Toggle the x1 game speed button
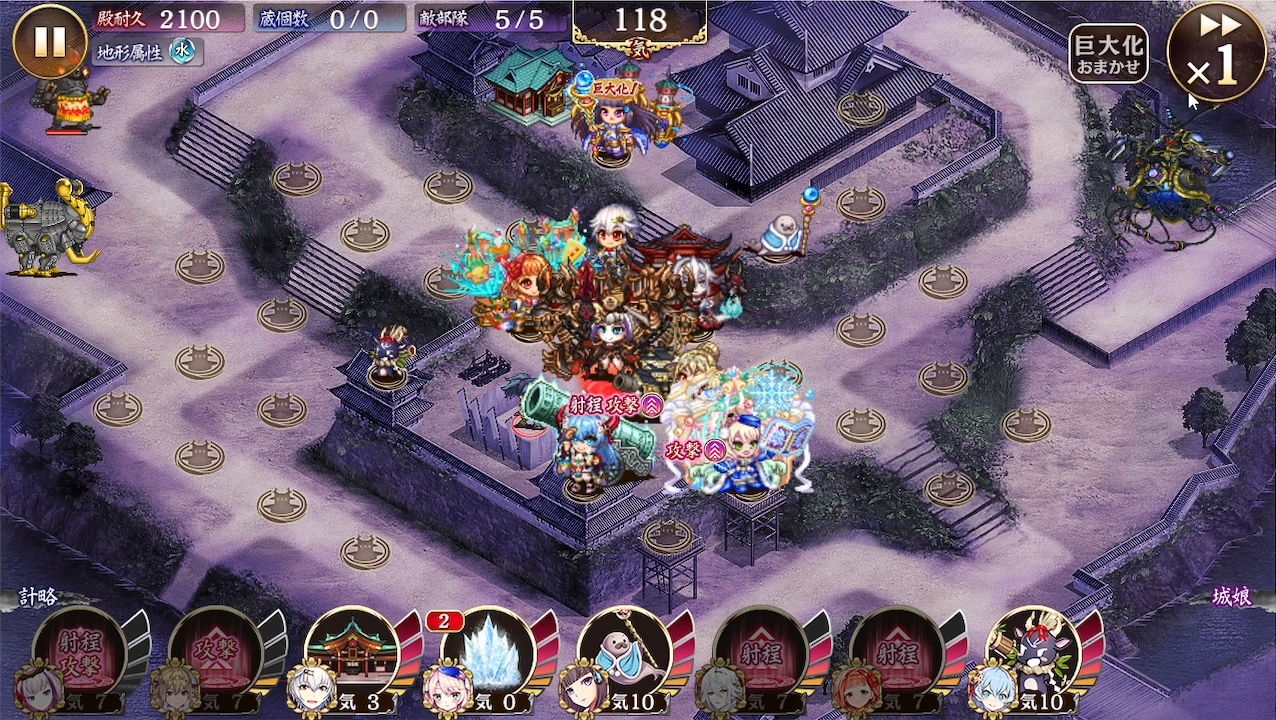 (x=1215, y=52)
